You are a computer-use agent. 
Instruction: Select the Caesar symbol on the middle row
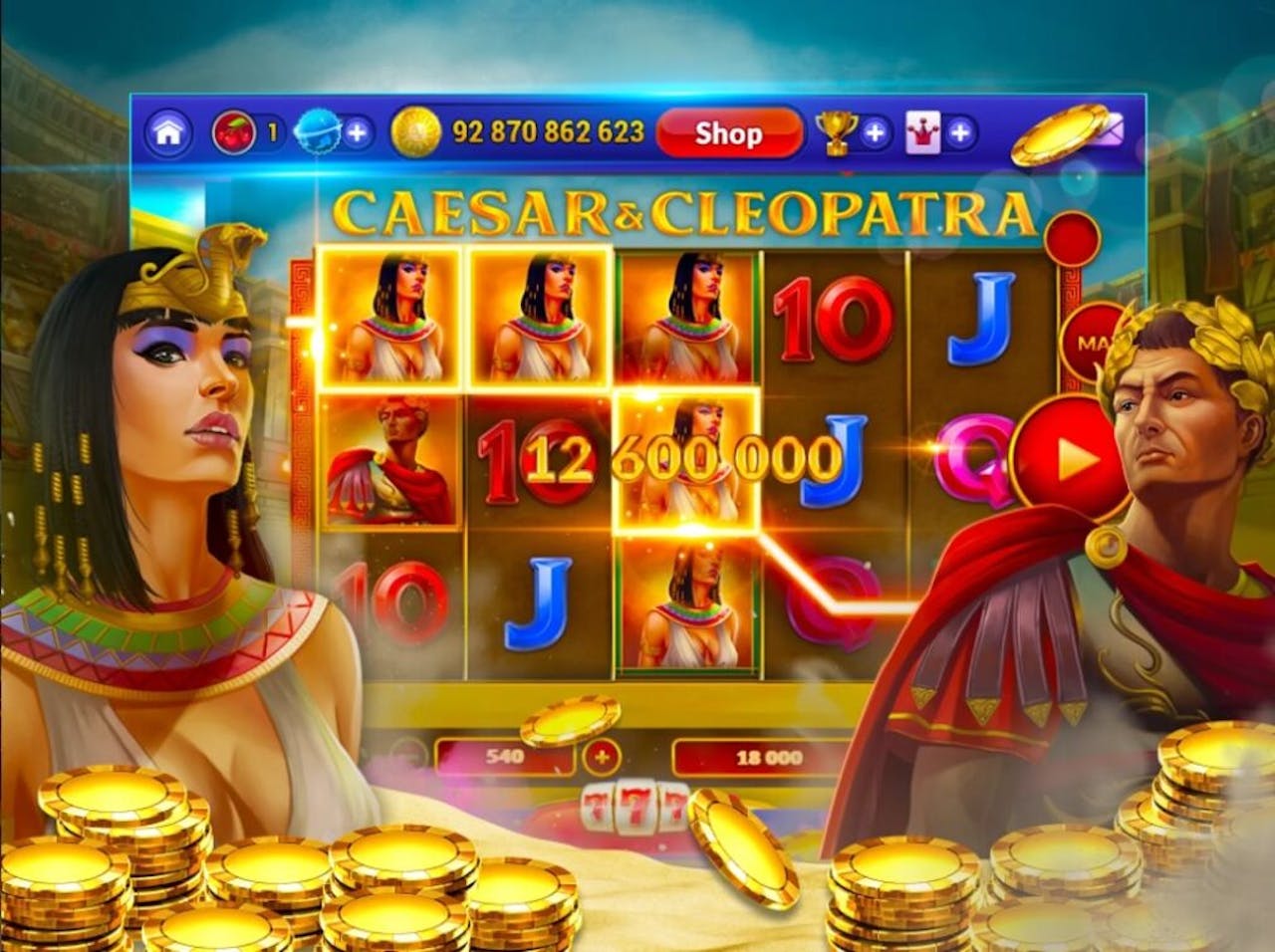coord(388,460)
